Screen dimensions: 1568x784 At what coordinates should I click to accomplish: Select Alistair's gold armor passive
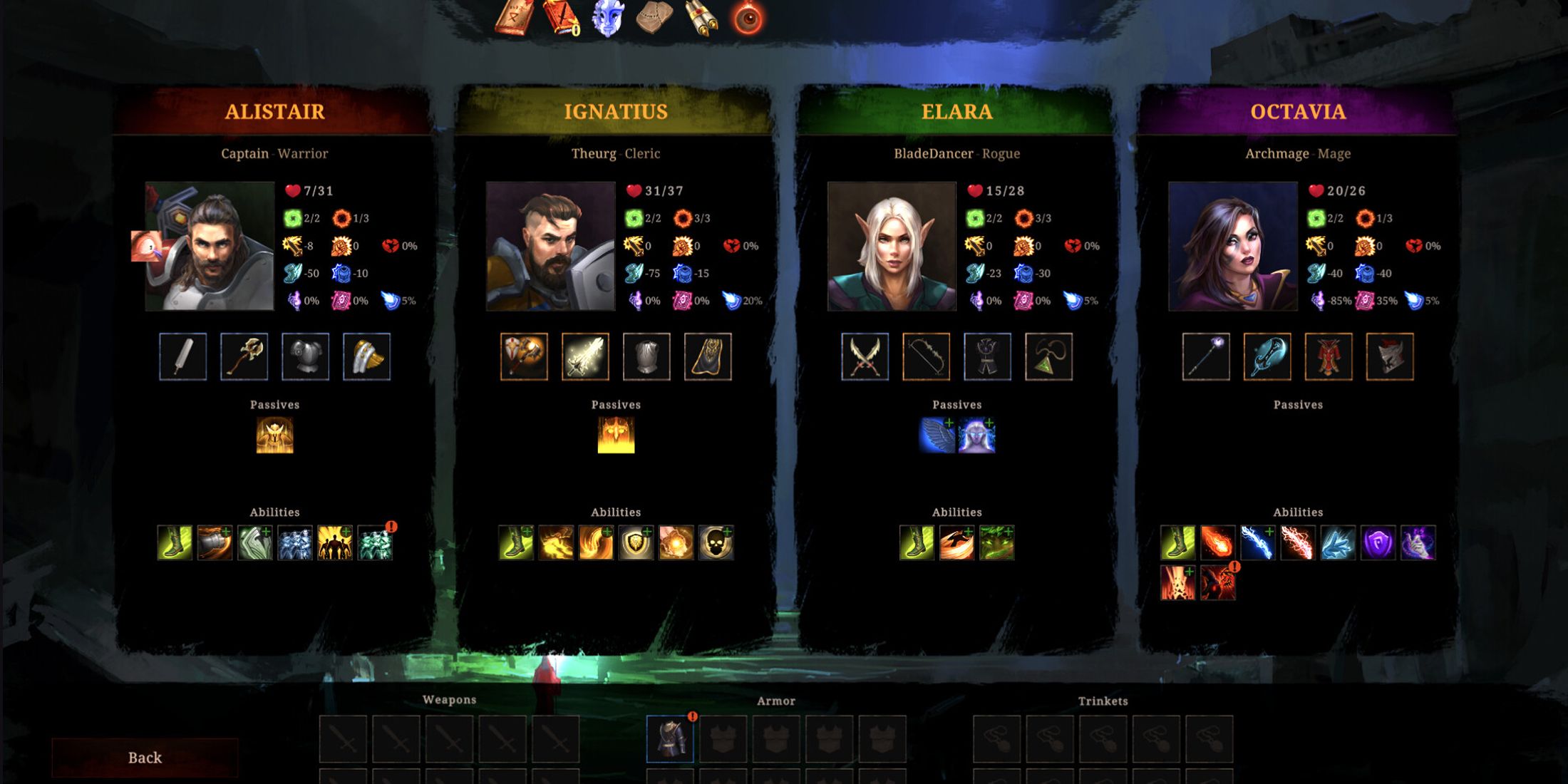click(274, 435)
